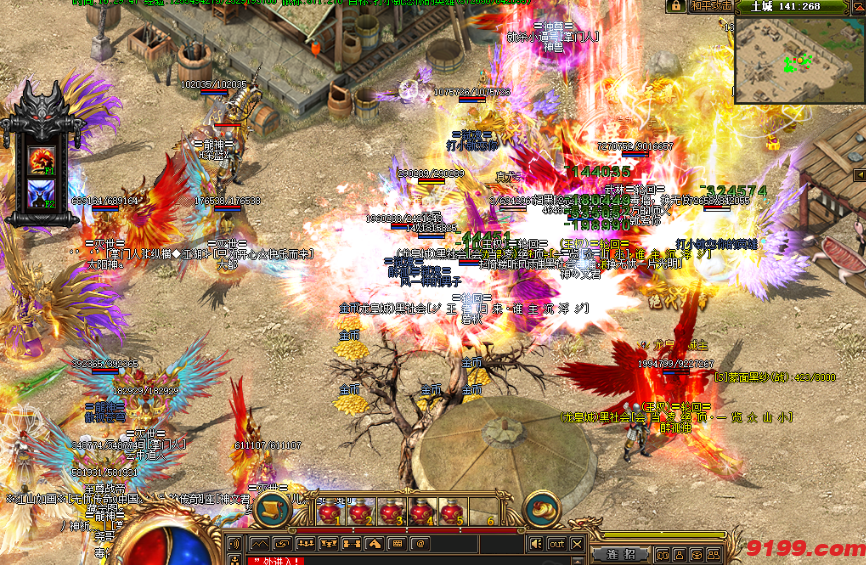Switch the 和平攻击 attack mode
Screen dimensions: 866x565
712,6
